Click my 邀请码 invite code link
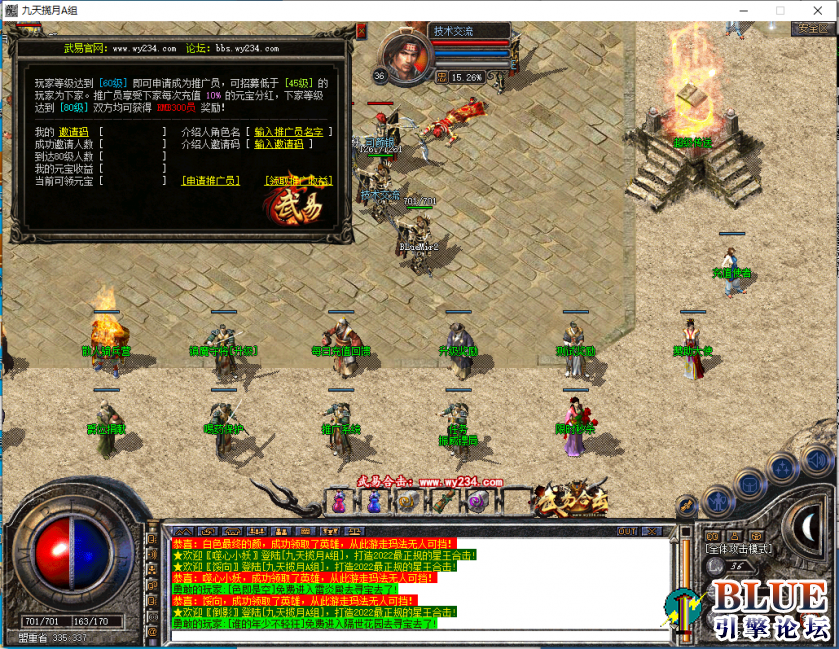The image size is (839, 649). pos(73,132)
